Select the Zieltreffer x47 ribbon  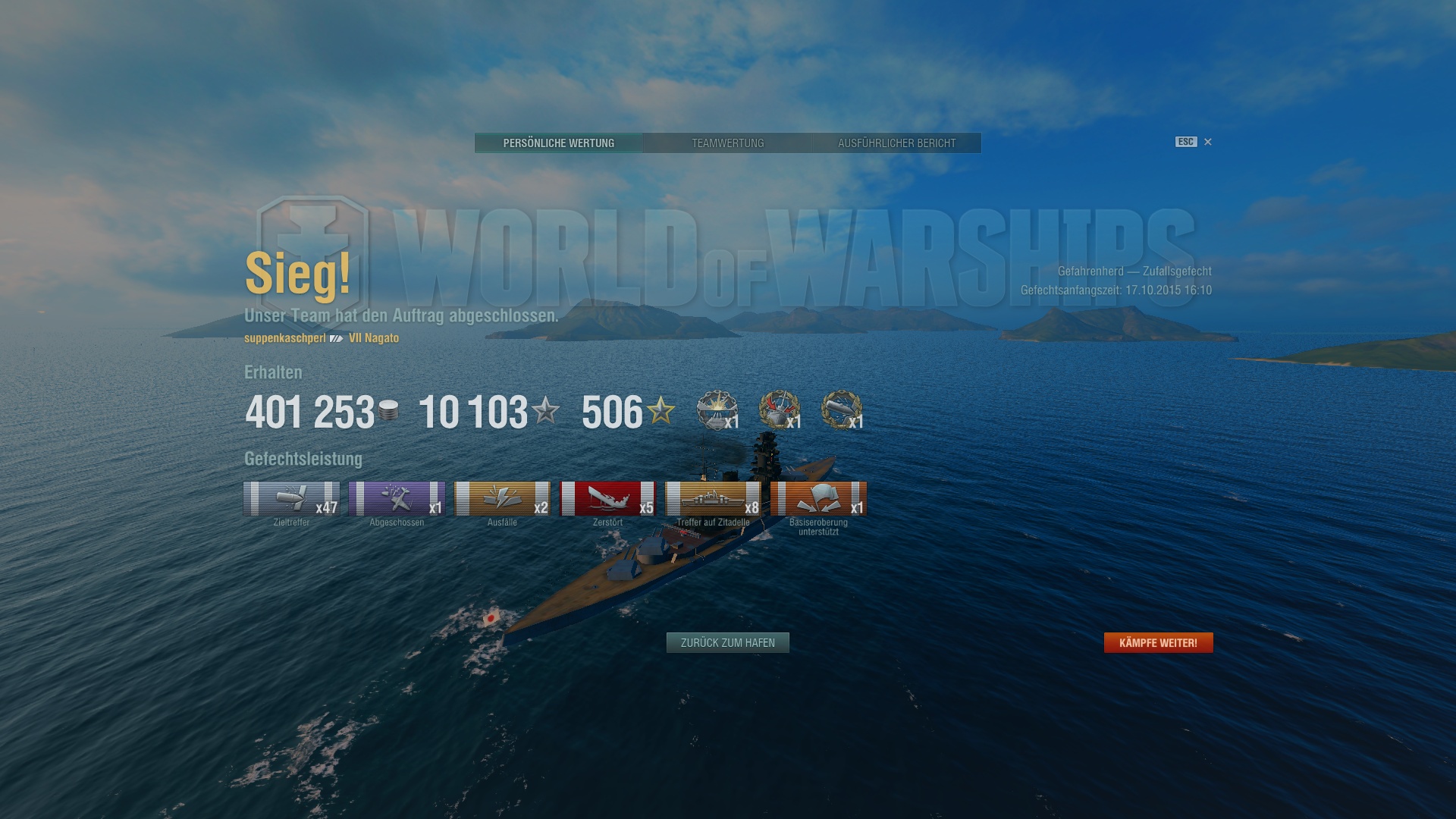291,499
